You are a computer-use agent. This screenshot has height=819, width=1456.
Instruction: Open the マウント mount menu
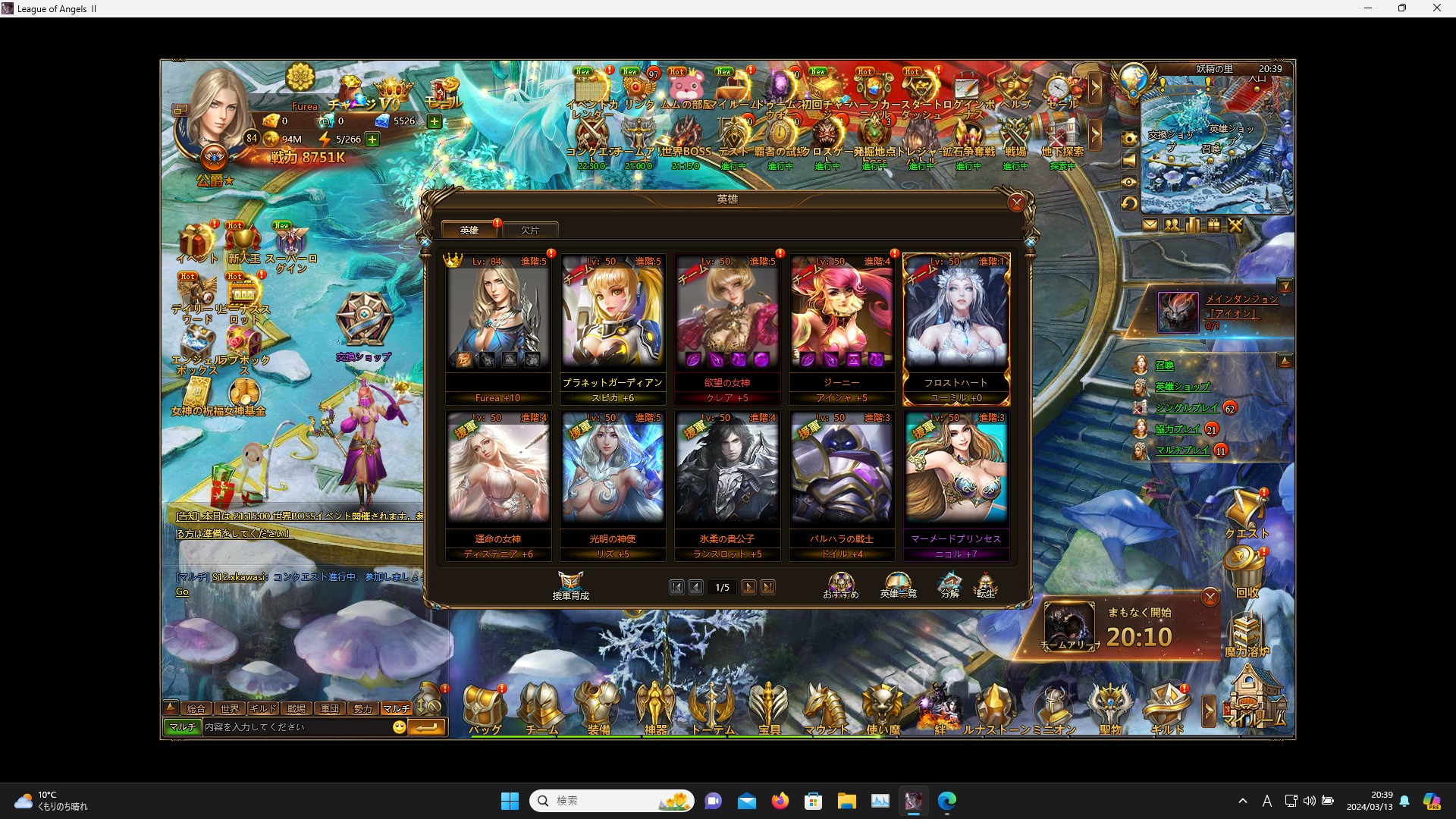(826, 710)
